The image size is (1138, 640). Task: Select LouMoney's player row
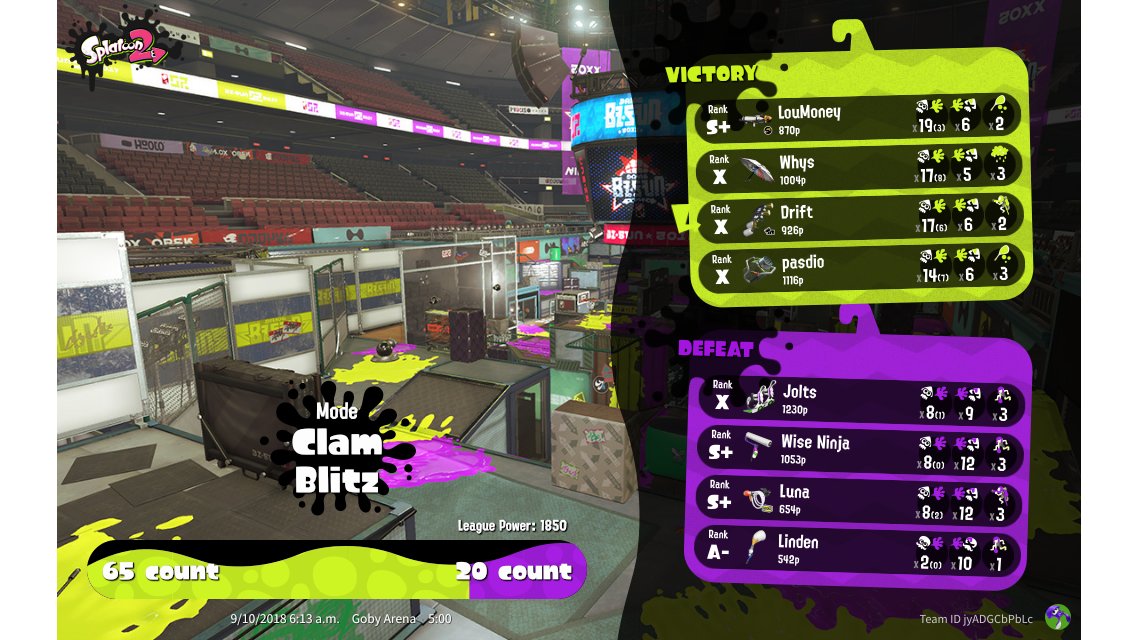pyautogui.click(x=856, y=117)
